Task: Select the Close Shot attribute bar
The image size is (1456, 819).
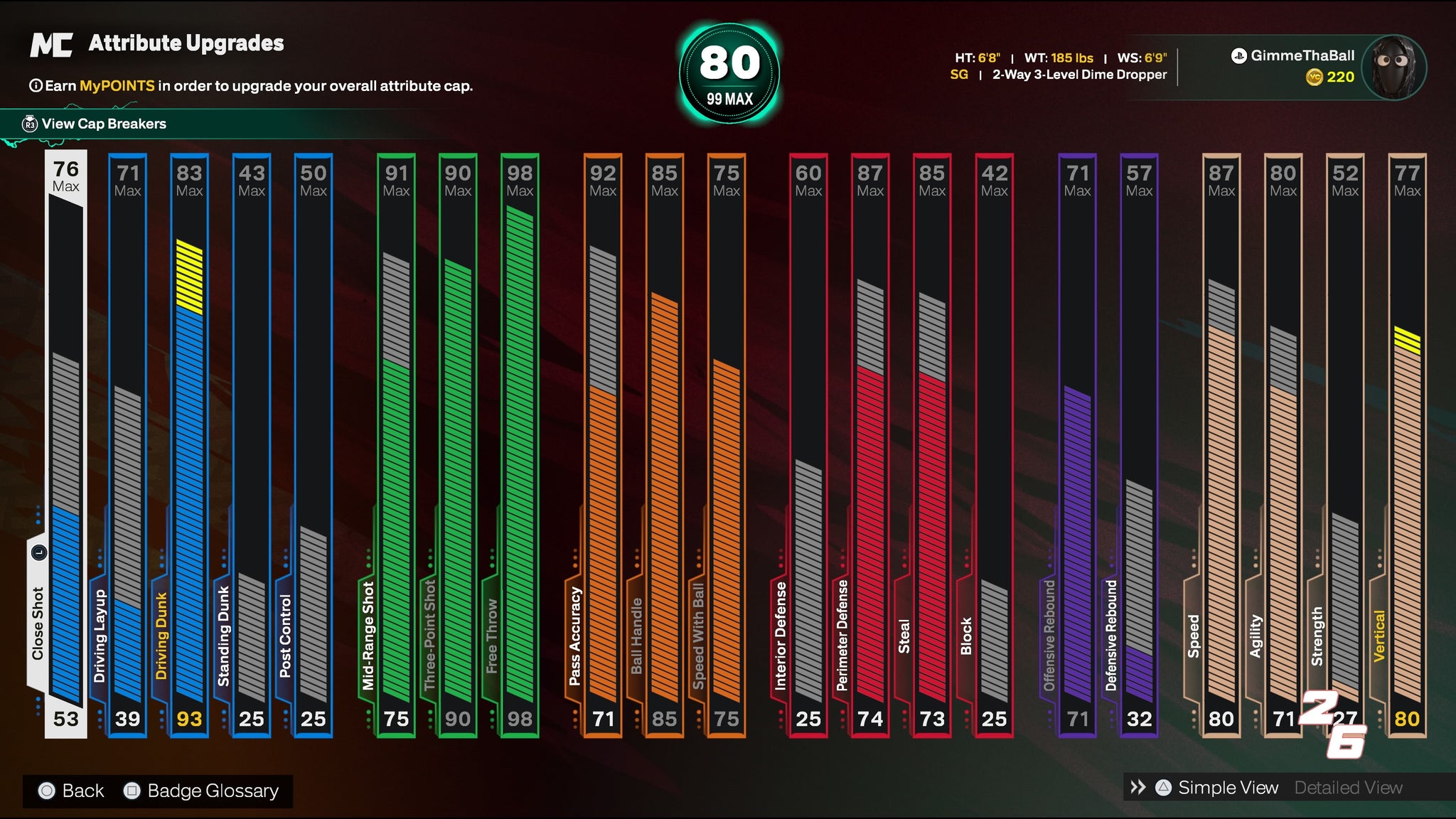Action: click(x=66, y=444)
